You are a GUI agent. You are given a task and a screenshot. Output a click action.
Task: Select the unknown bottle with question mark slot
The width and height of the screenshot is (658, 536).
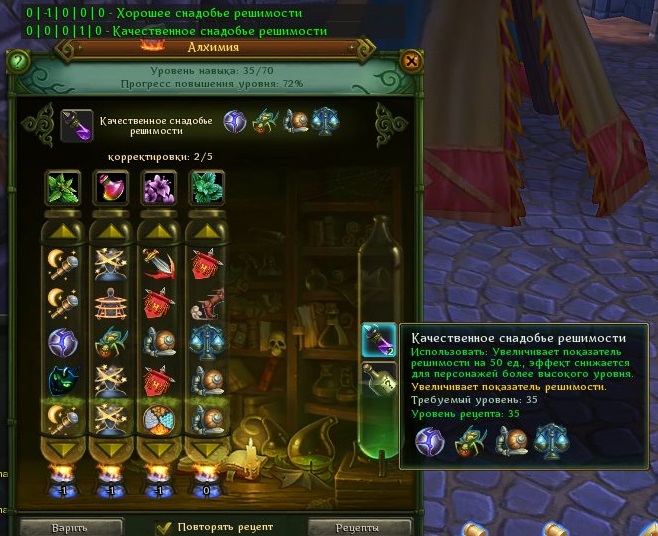[x=378, y=380]
